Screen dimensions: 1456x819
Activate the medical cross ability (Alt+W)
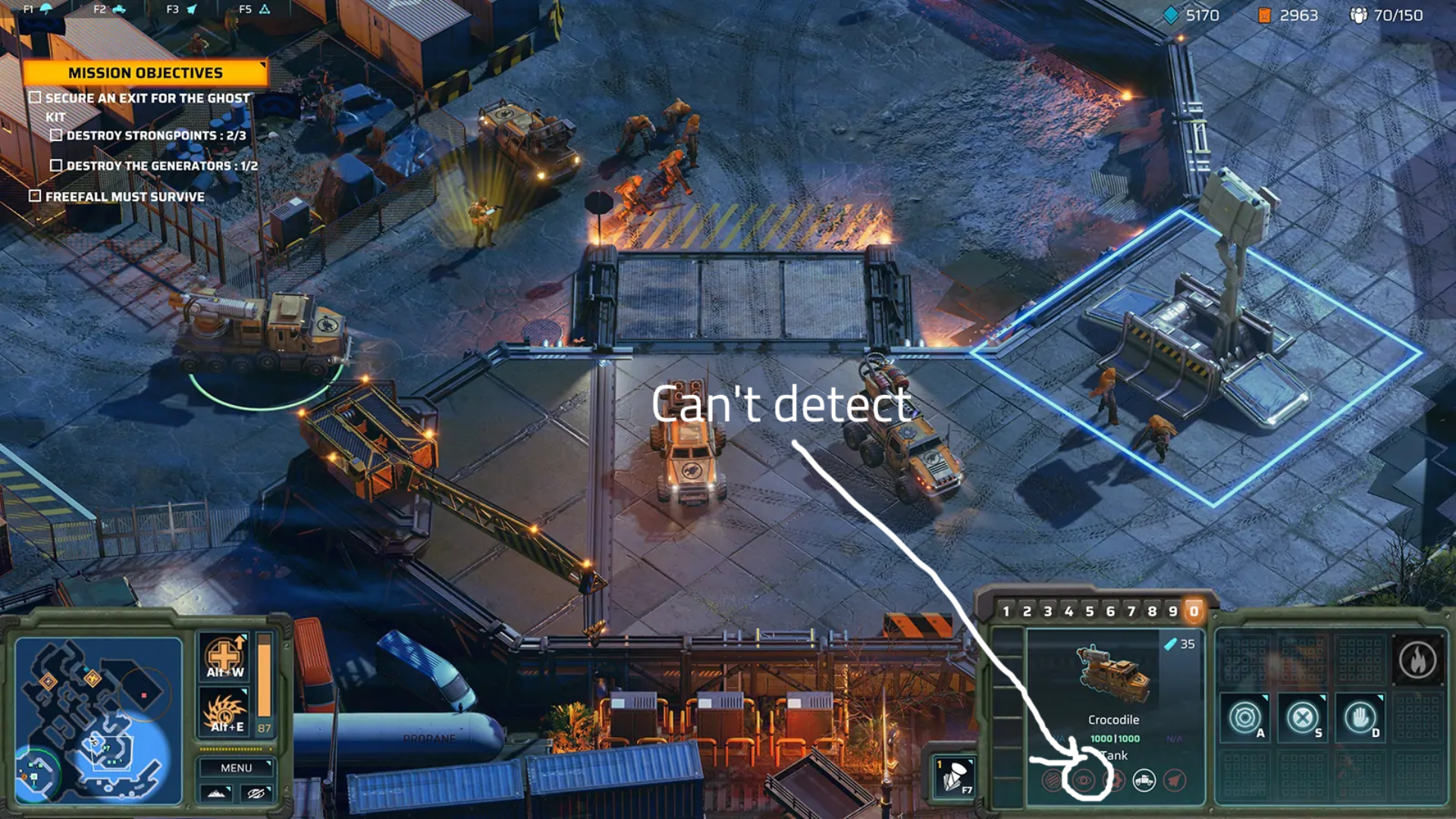point(224,656)
